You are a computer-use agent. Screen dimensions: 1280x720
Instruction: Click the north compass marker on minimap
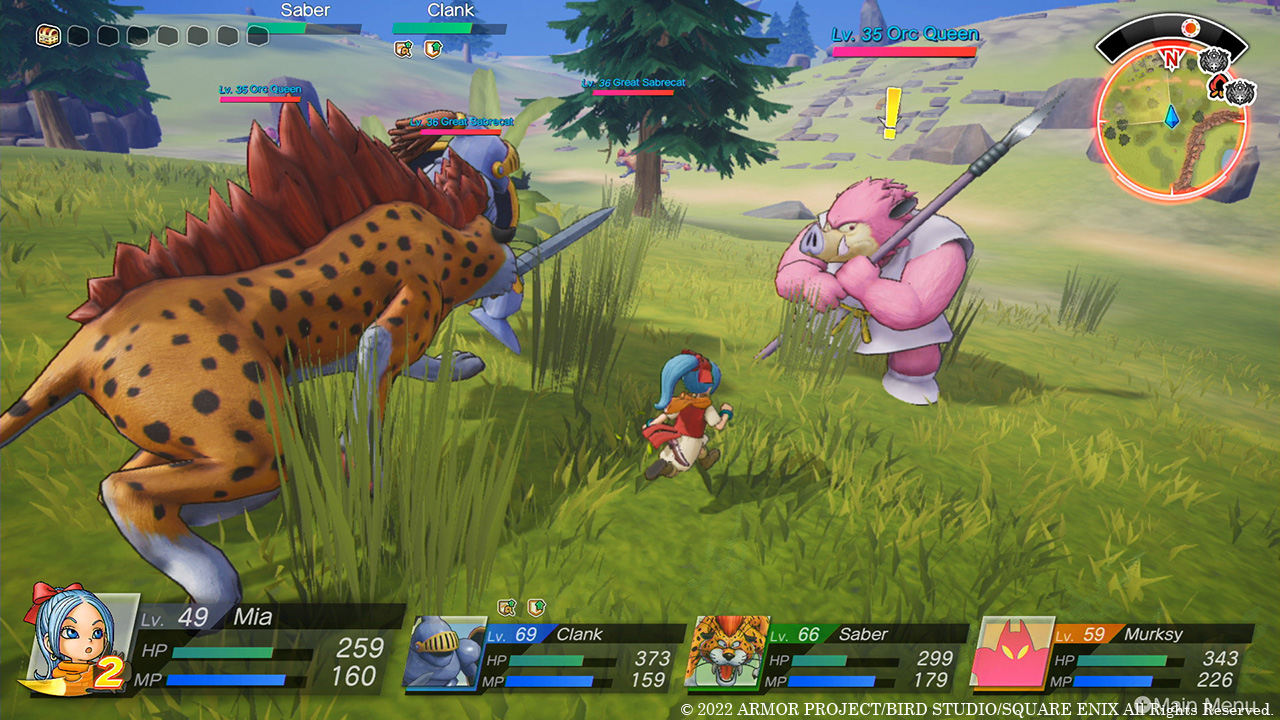(x=1172, y=59)
